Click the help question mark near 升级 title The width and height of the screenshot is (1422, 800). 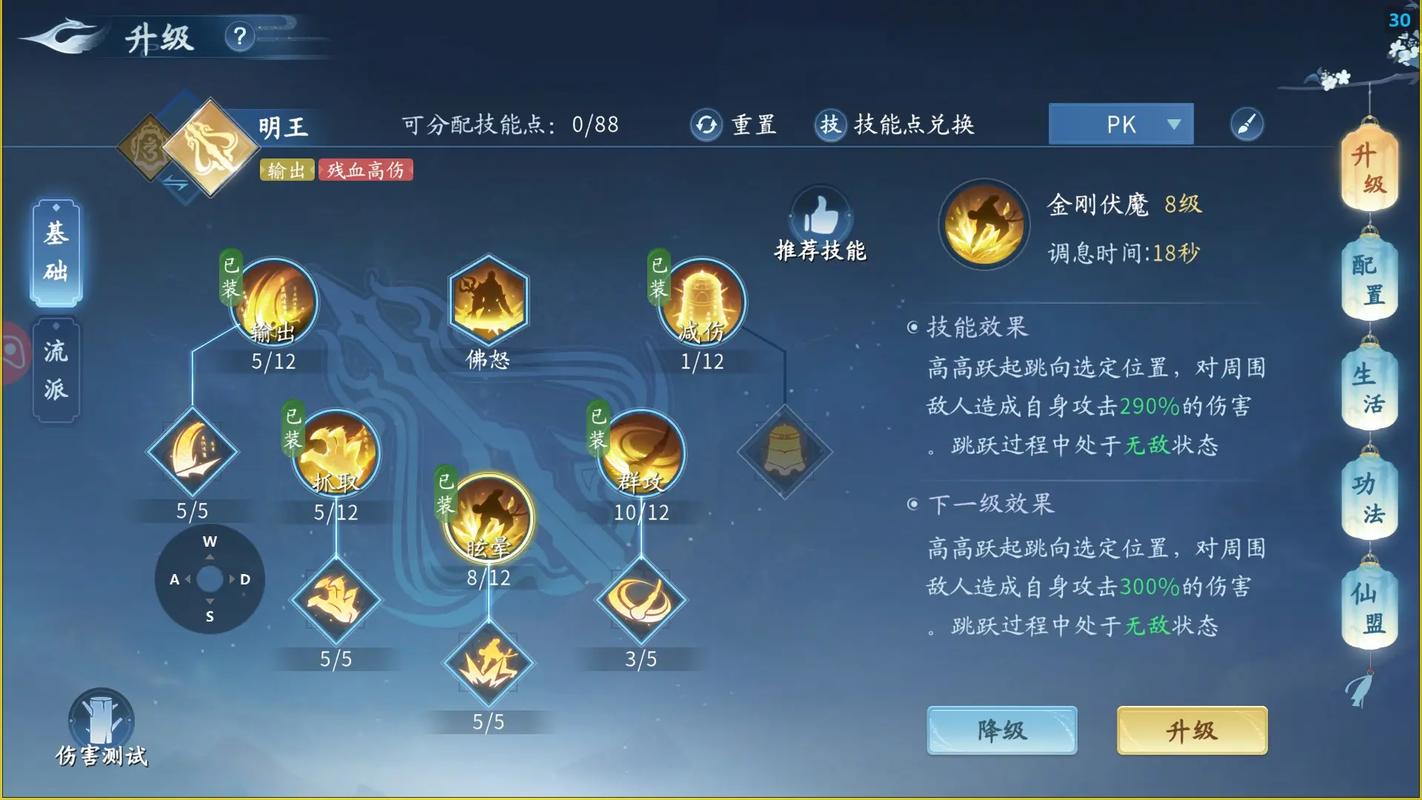coord(238,35)
